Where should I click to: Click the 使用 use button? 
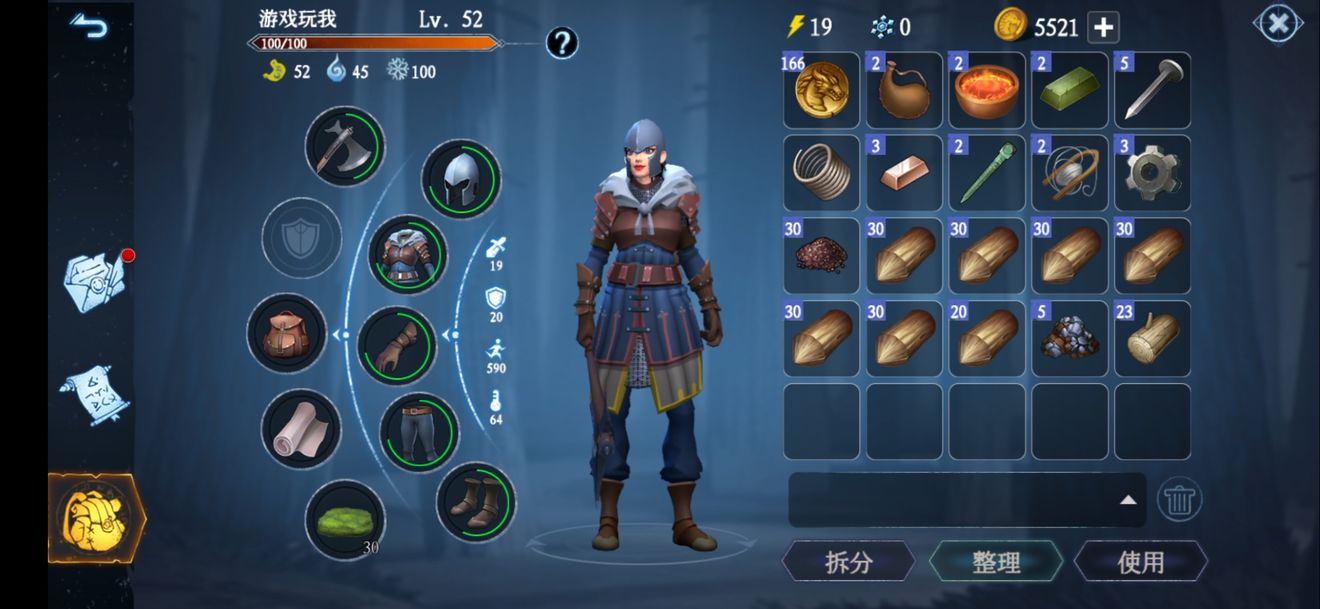1140,562
